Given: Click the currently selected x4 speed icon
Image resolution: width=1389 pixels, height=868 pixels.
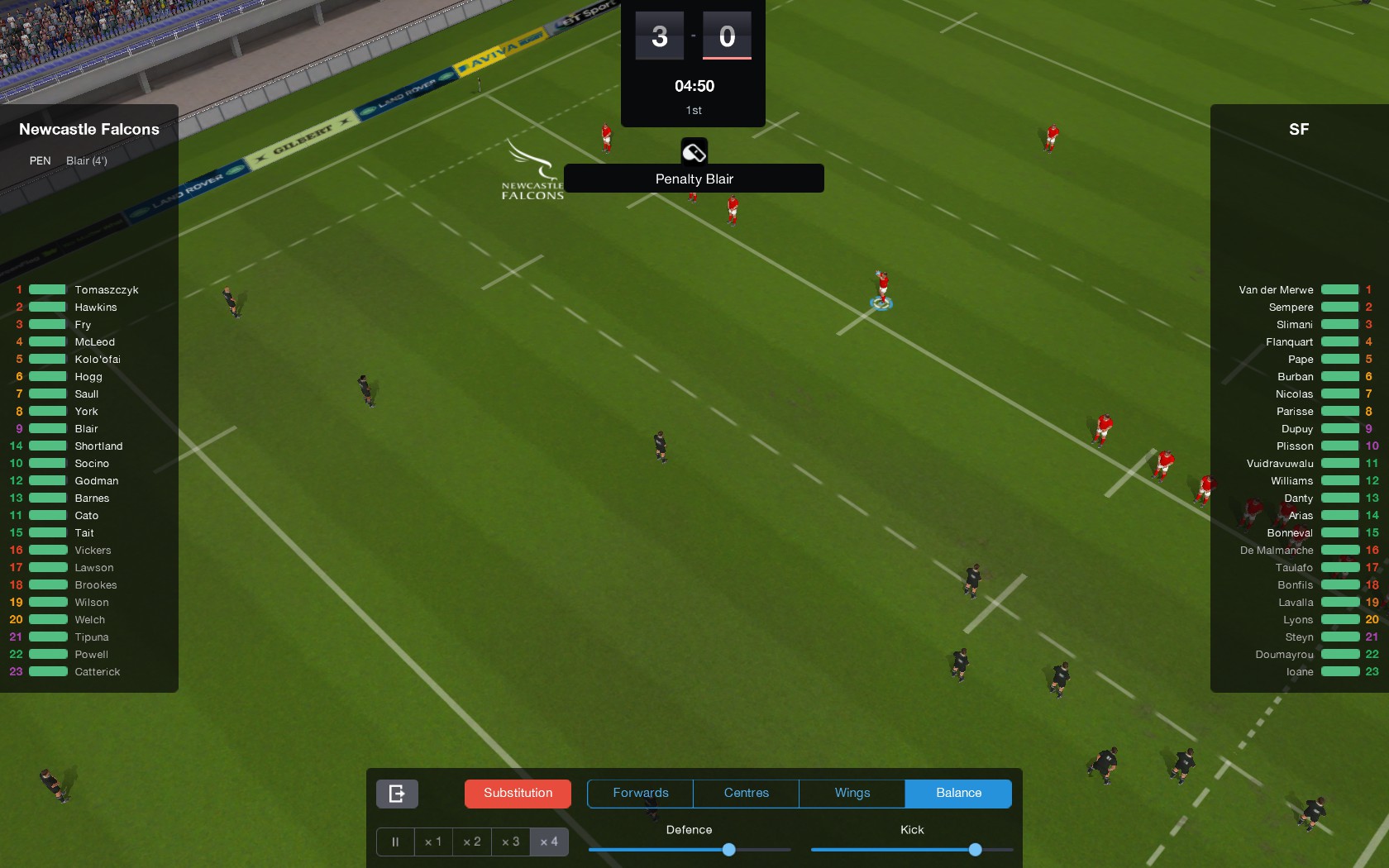Looking at the screenshot, I should [x=549, y=842].
